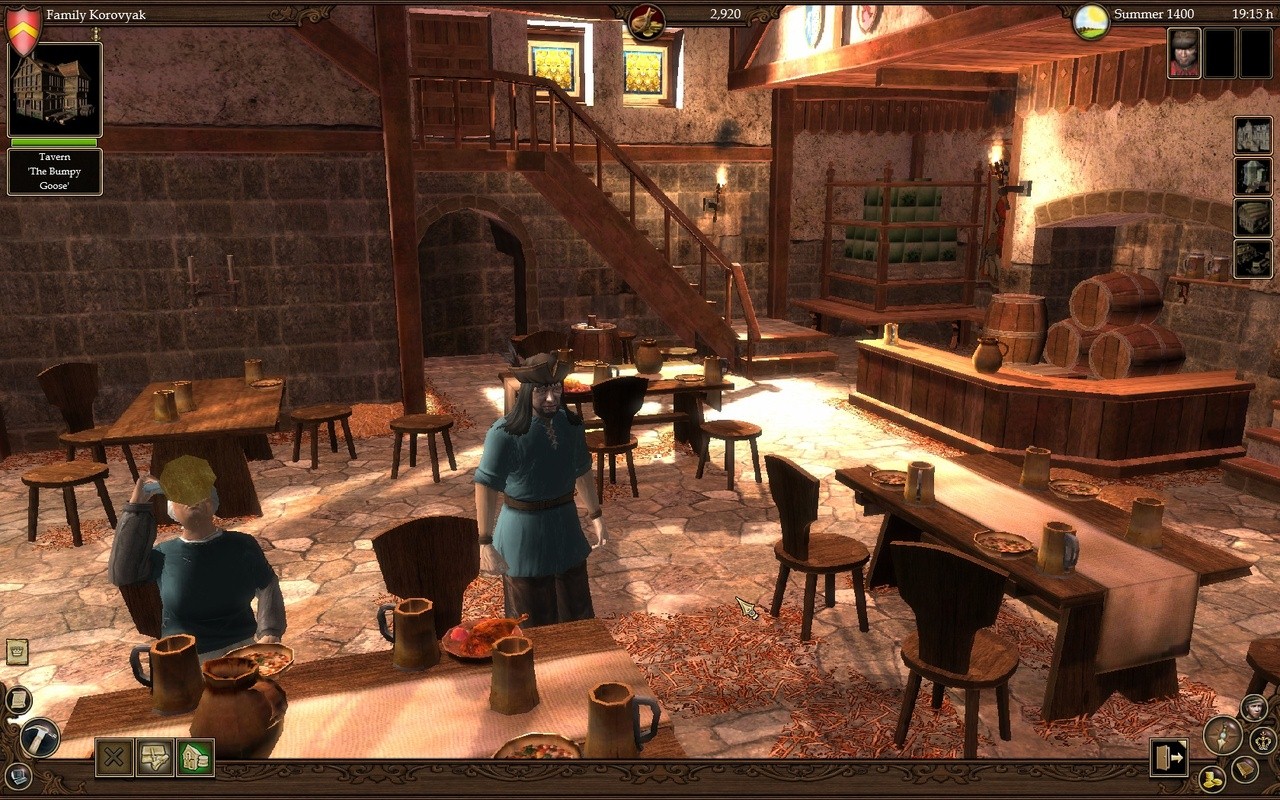This screenshot has width=1280, height=800.
Task: Click the map and tools action button
Action: pyautogui.click(x=155, y=757)
